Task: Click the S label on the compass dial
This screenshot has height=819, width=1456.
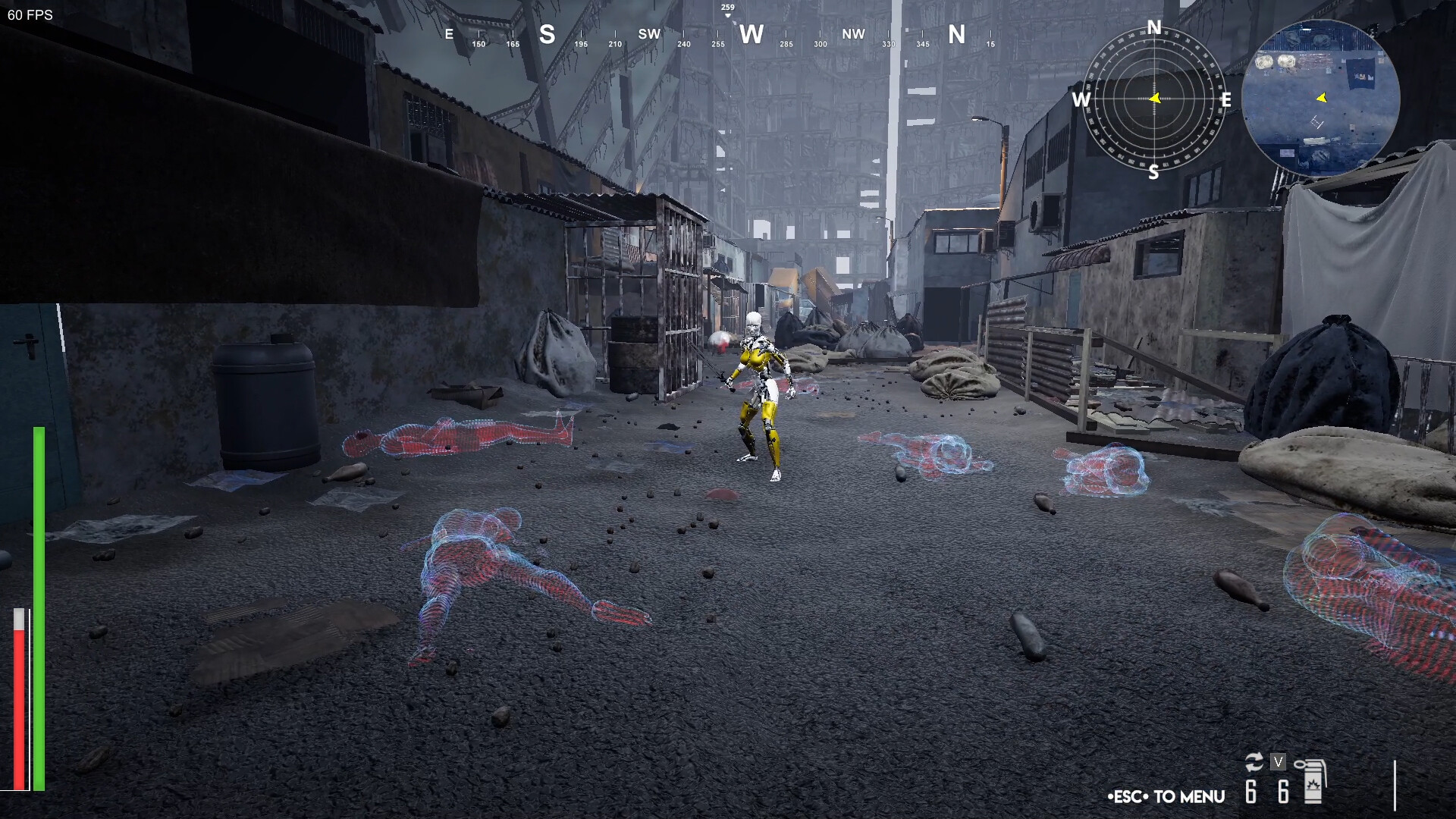Action: tap(1153, 171)
